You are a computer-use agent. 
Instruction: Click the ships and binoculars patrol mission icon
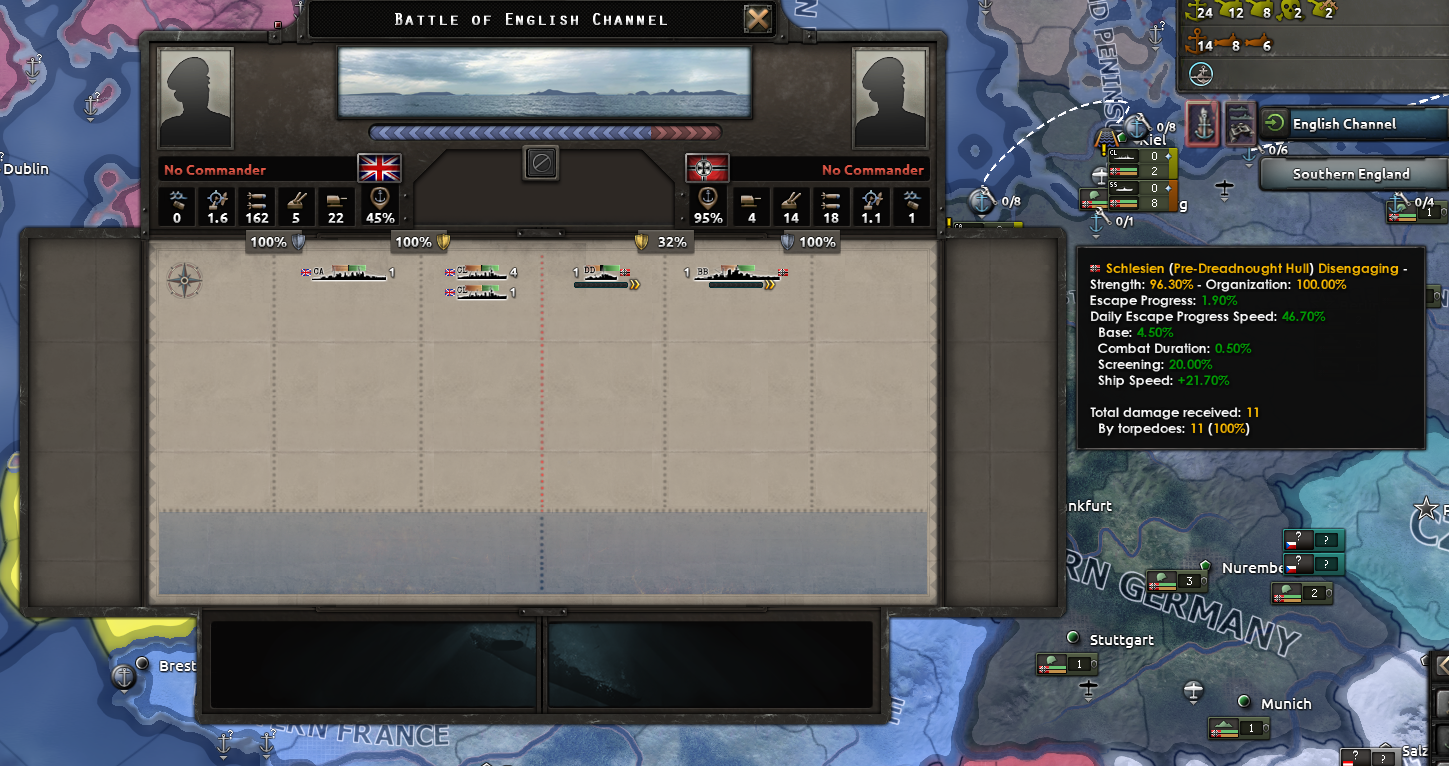point(1240,123)
